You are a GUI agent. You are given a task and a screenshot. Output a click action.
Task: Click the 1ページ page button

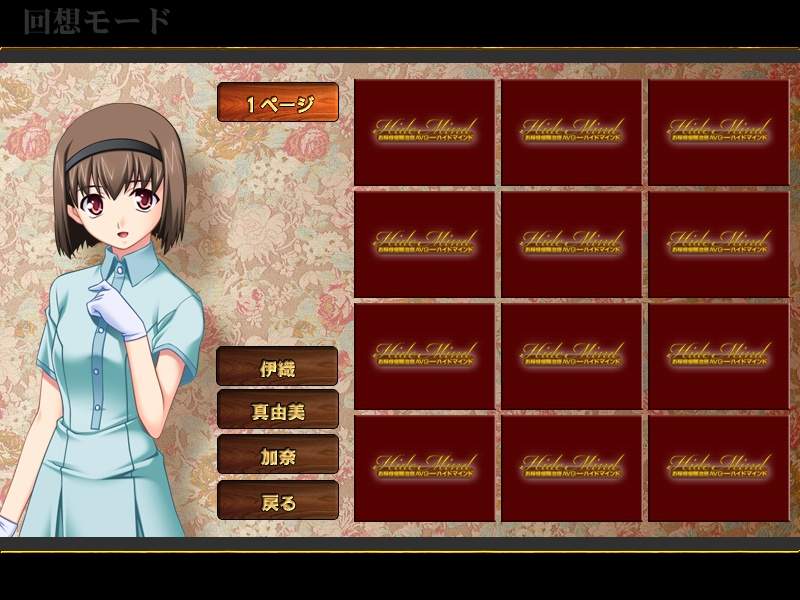pyautogui.click(x=278, y=102)
